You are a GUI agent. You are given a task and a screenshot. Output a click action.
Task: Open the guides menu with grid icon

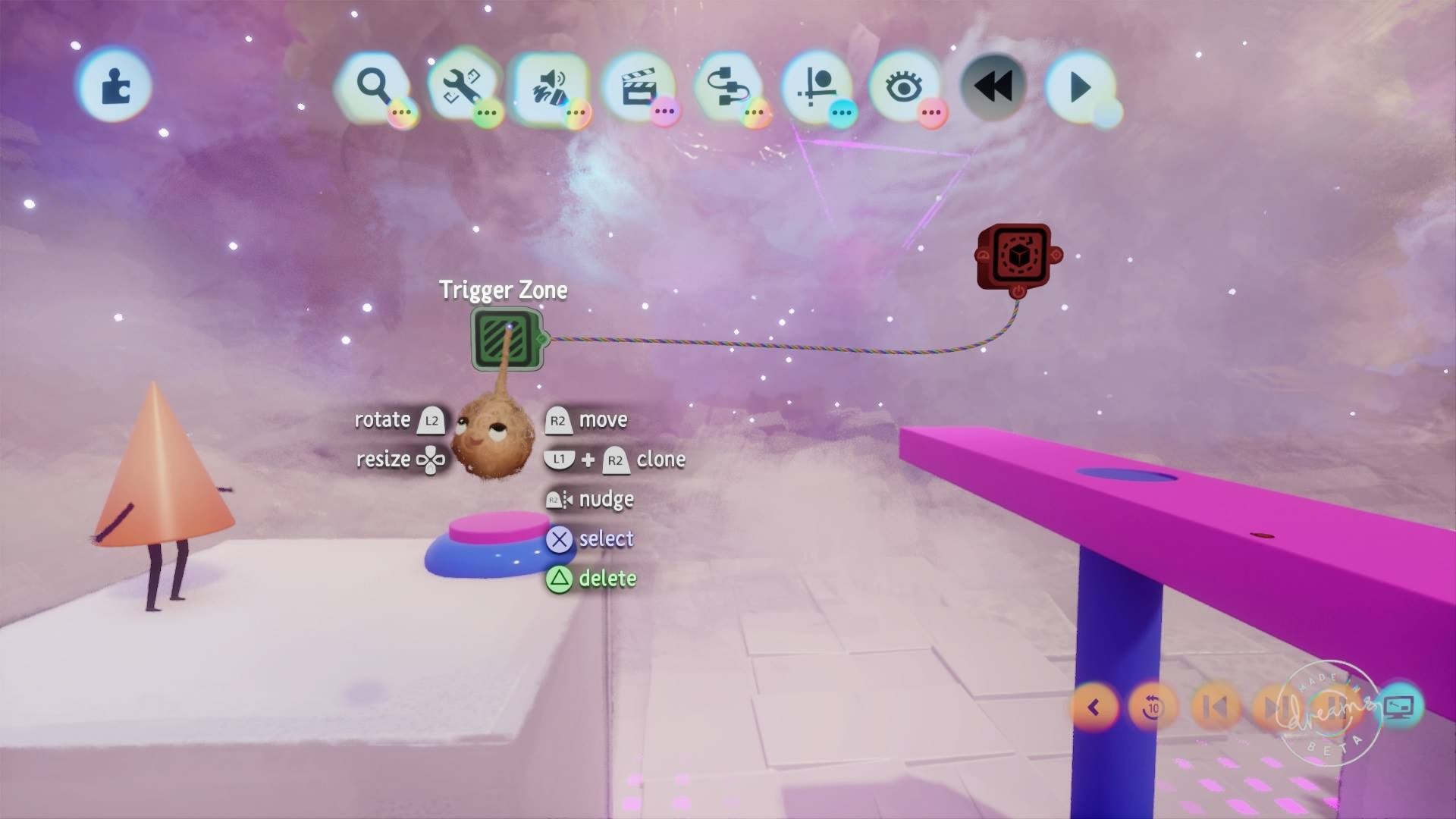tap(816, 86)
